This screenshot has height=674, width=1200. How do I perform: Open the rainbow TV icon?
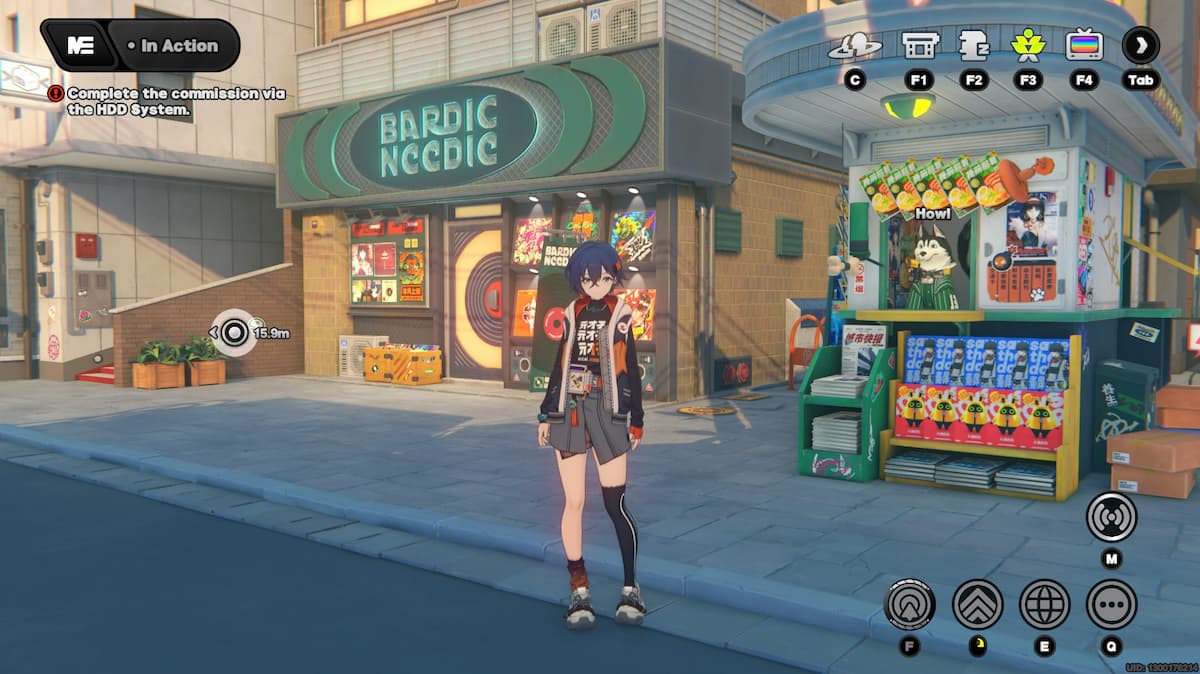(1084, 45)
